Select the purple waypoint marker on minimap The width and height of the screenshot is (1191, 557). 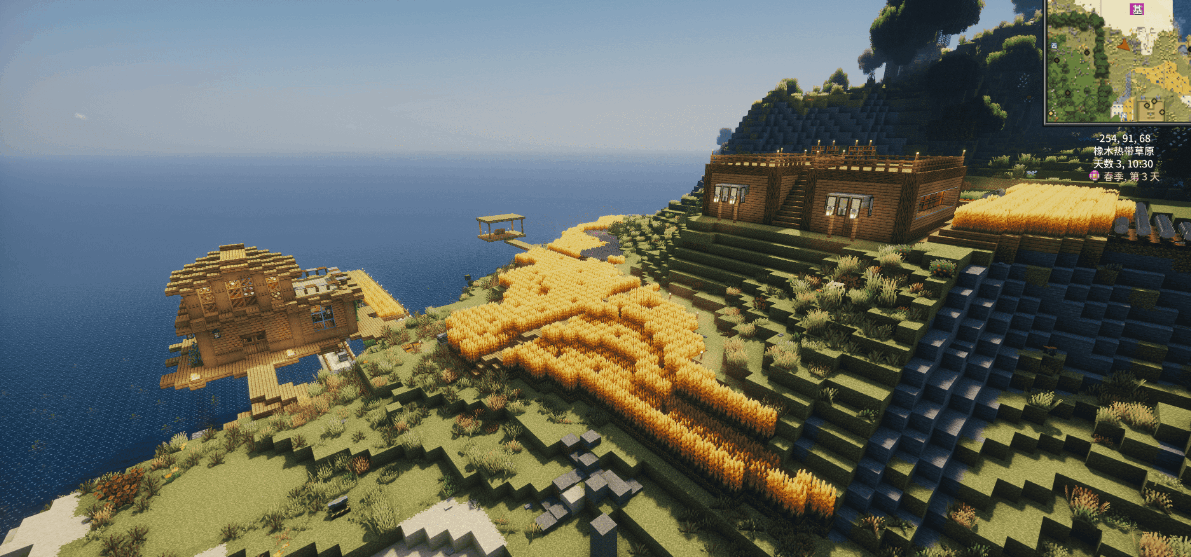(1136, 10)
